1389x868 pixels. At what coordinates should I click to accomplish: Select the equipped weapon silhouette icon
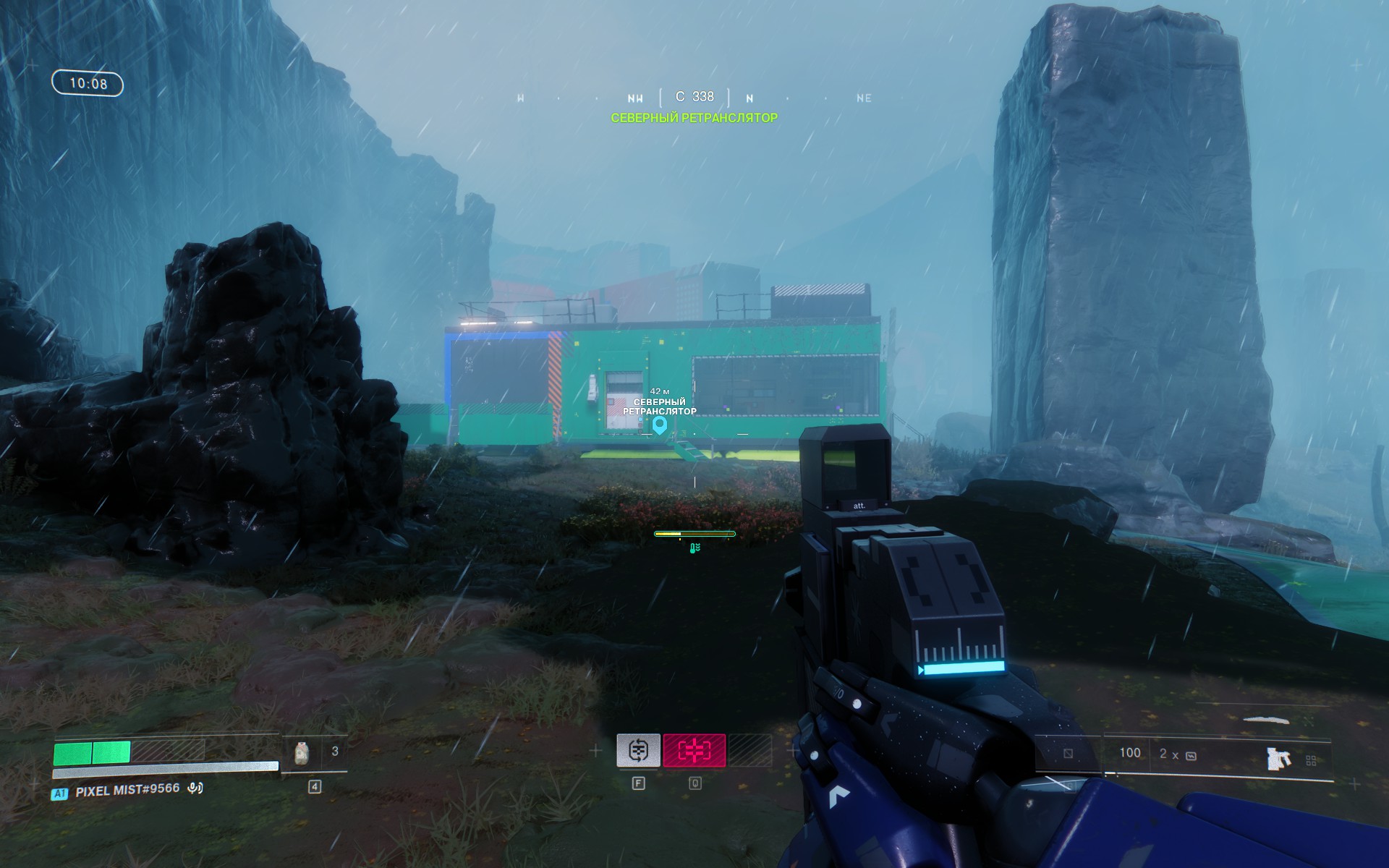(x=1278, y=758)
